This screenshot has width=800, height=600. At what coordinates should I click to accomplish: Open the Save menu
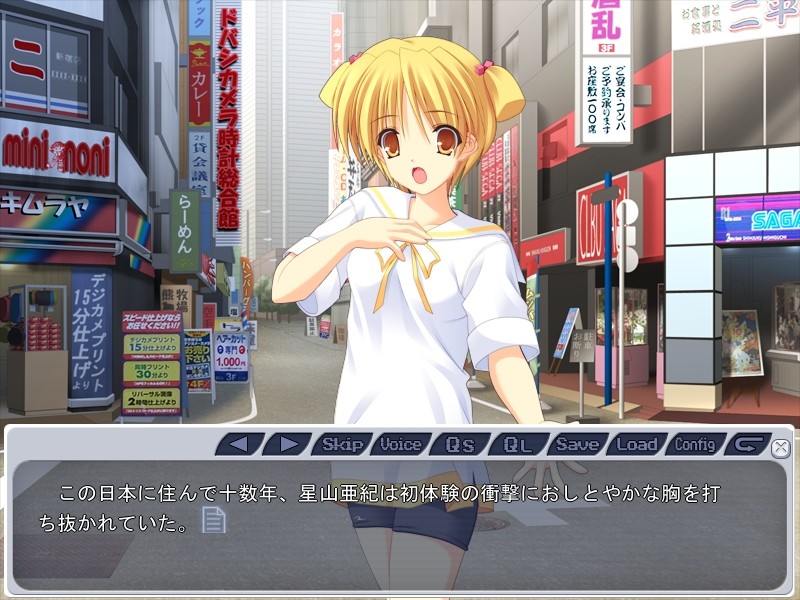[577, 444]
